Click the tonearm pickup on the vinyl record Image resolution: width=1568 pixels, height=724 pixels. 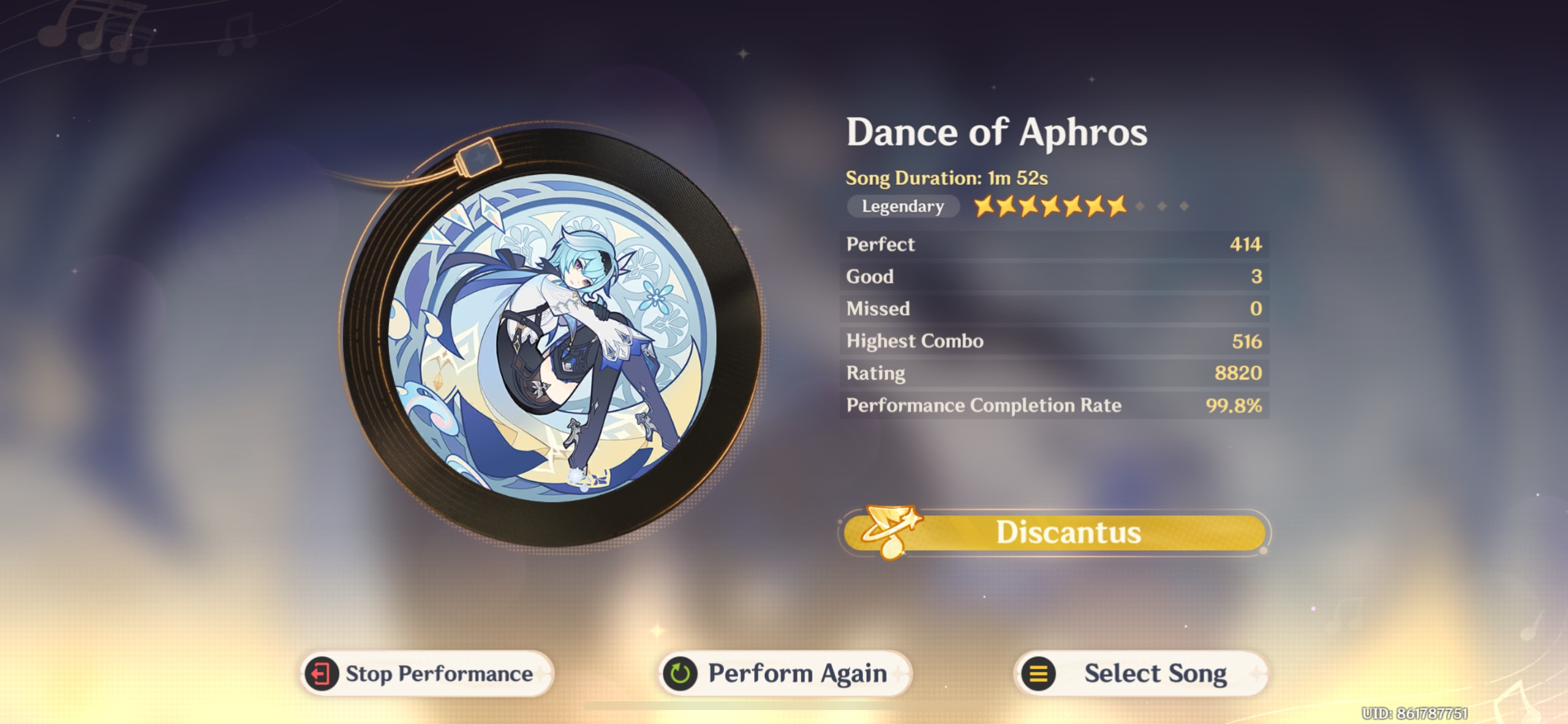pyautogui.click(x=480, y=158)
